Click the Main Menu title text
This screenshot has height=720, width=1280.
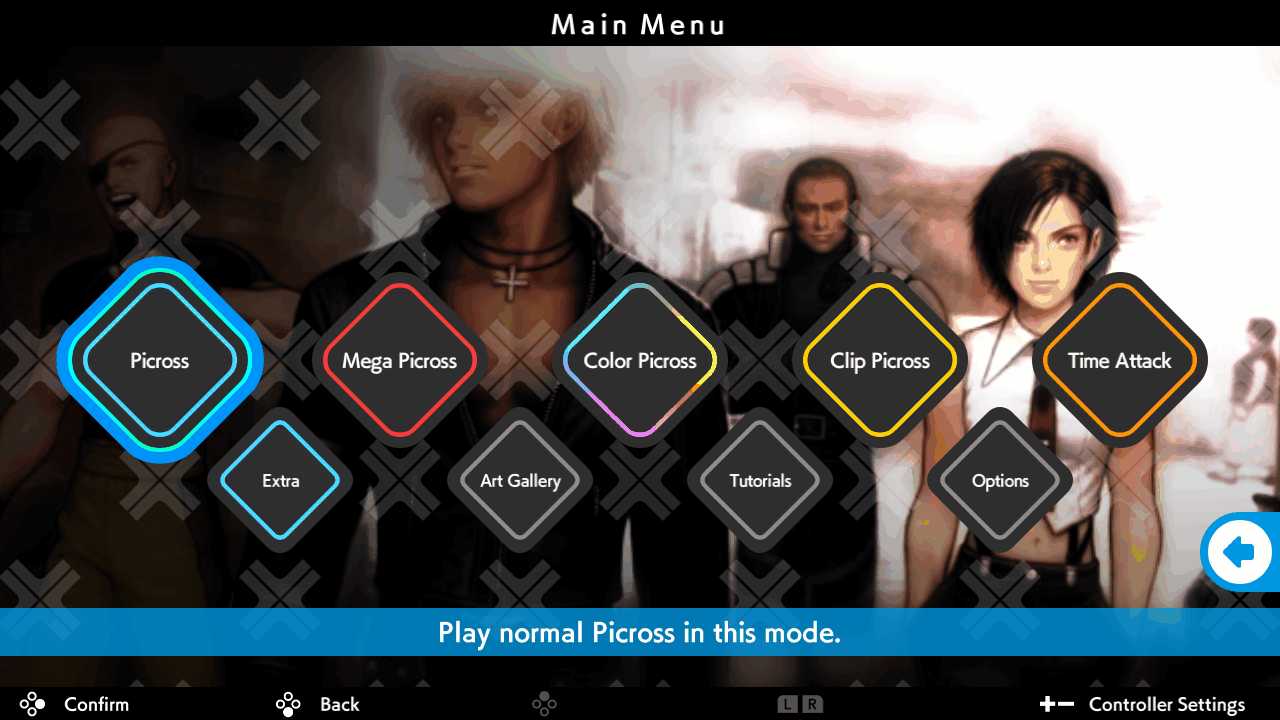(x=638, y=24)
